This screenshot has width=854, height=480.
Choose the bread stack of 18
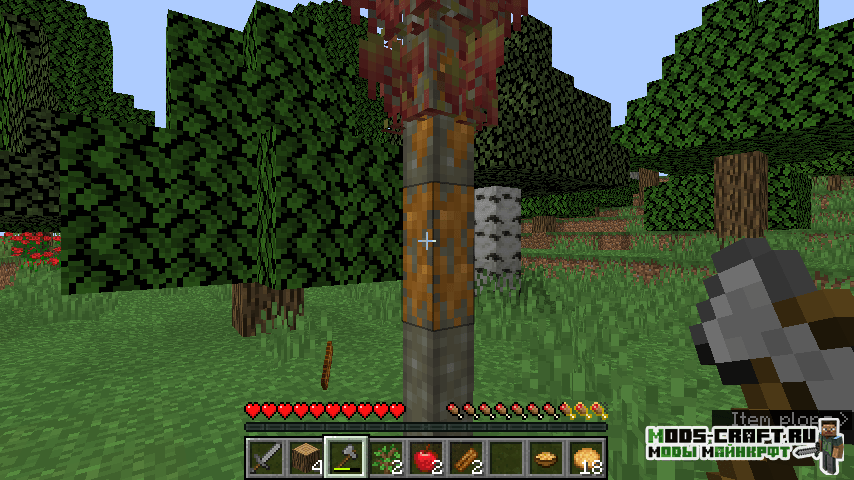[x=586, y=458]
